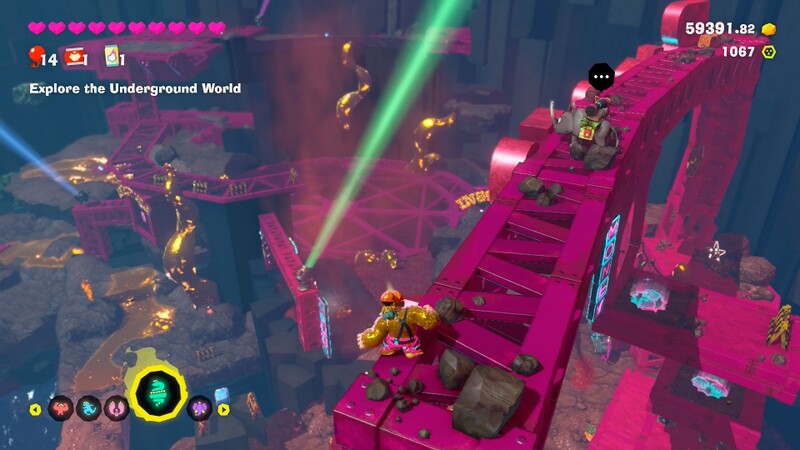Click the left arrow of the transformation selector
This screenshot has width=800, height=450.
[x=36, y=408]
